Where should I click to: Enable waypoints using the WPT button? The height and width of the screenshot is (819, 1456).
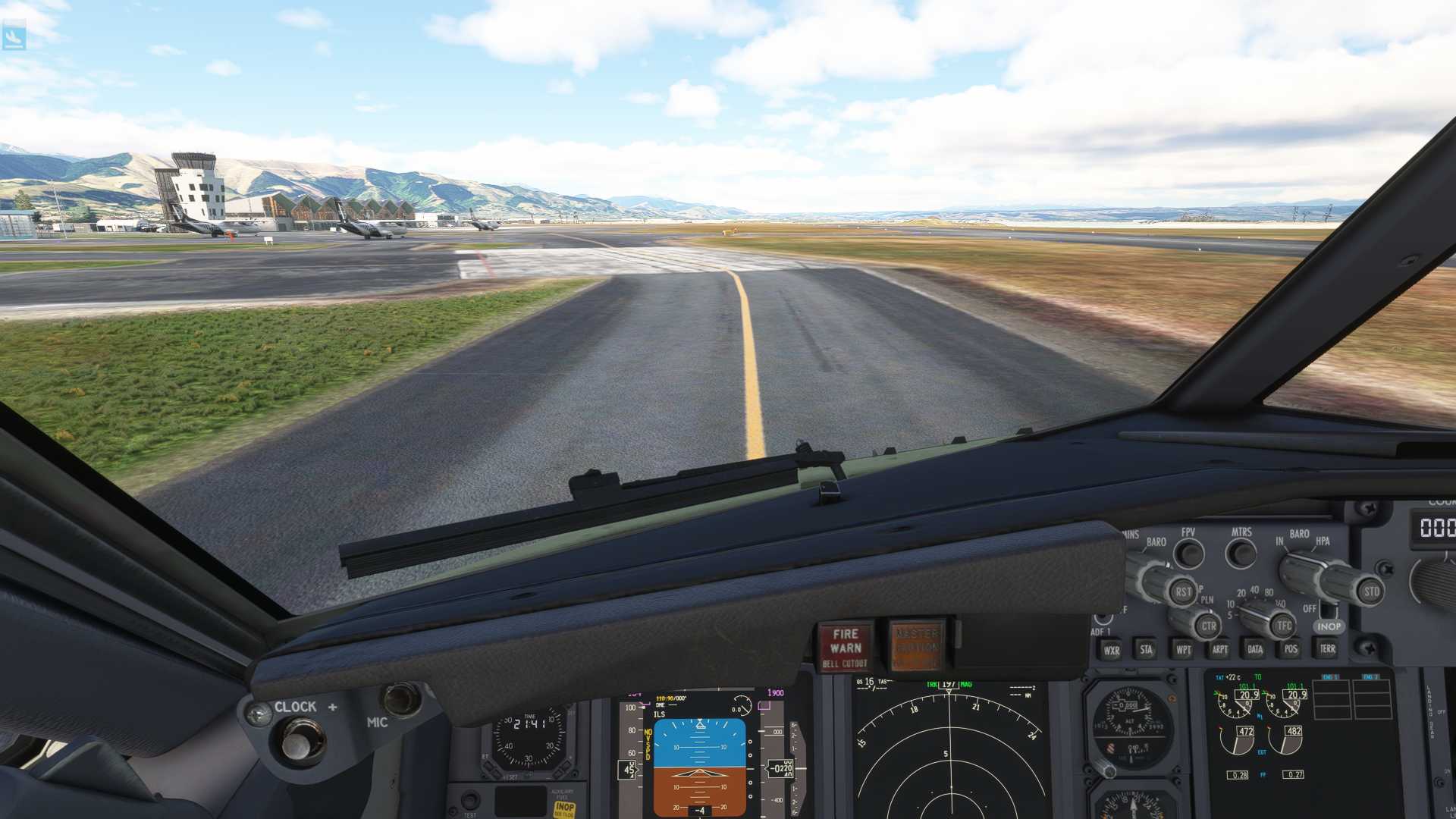tap(1183, 649)
